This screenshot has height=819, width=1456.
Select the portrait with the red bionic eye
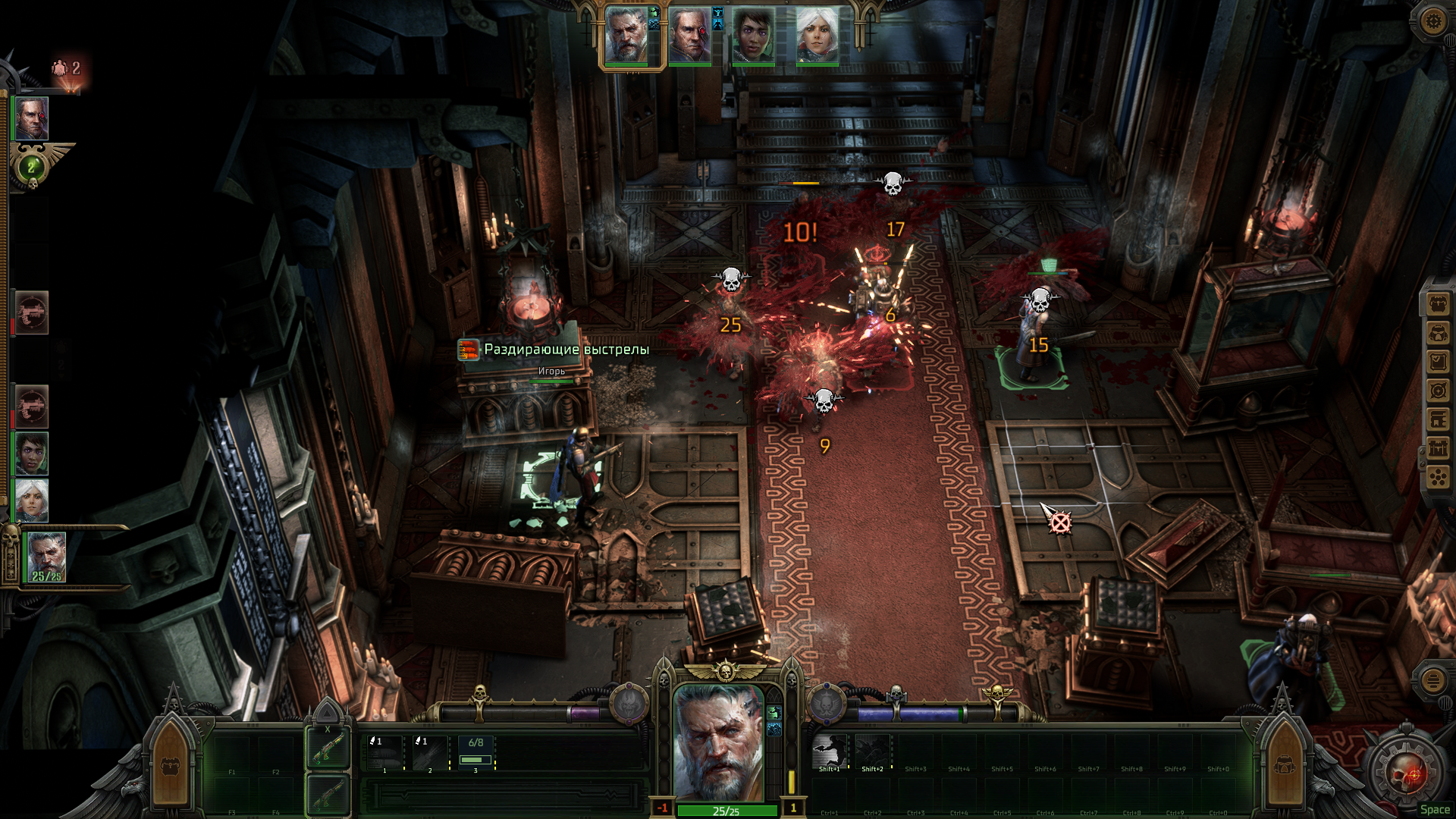pos(689,36)
